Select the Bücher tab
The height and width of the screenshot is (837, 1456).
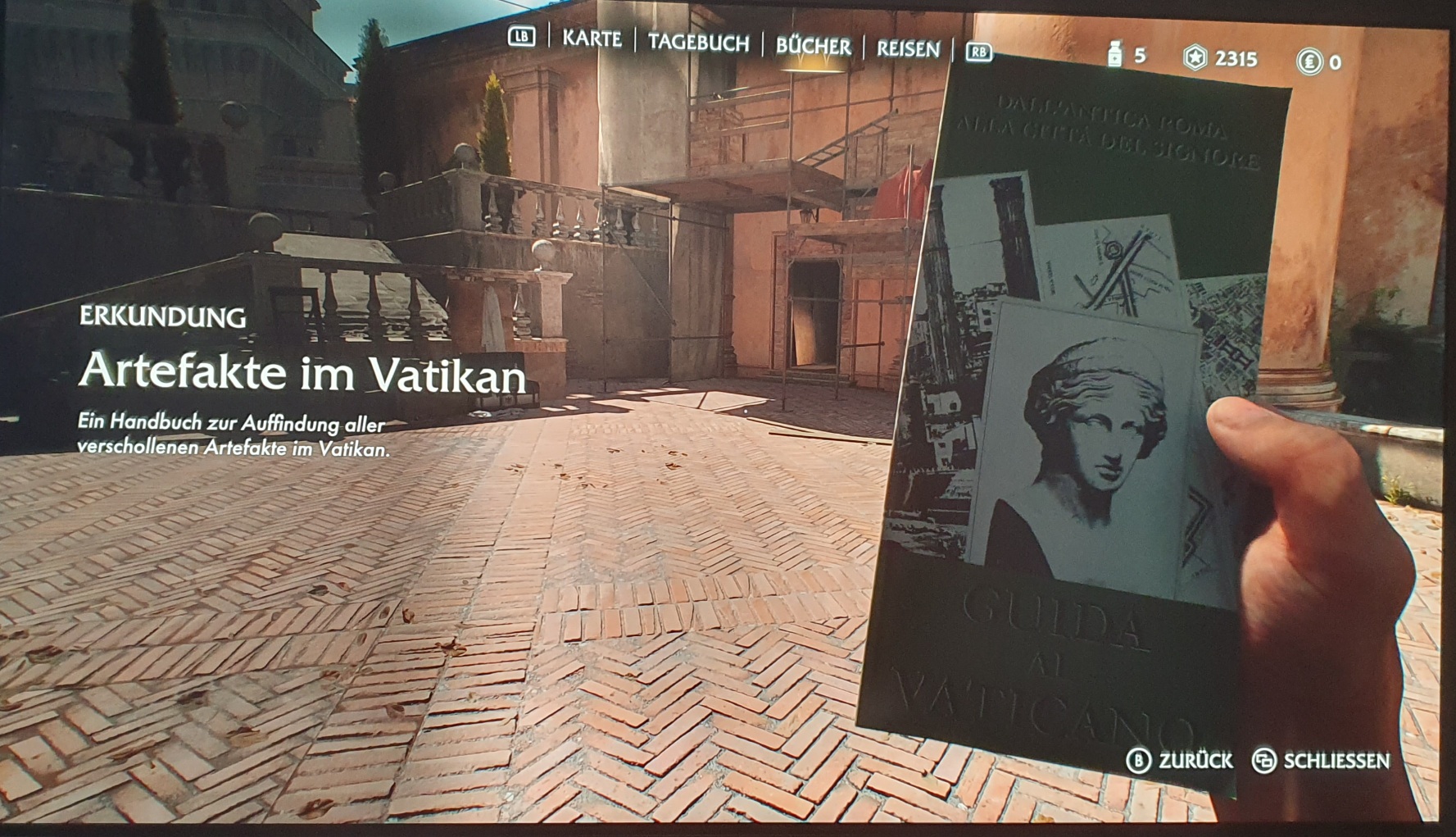tap(813, 46)
